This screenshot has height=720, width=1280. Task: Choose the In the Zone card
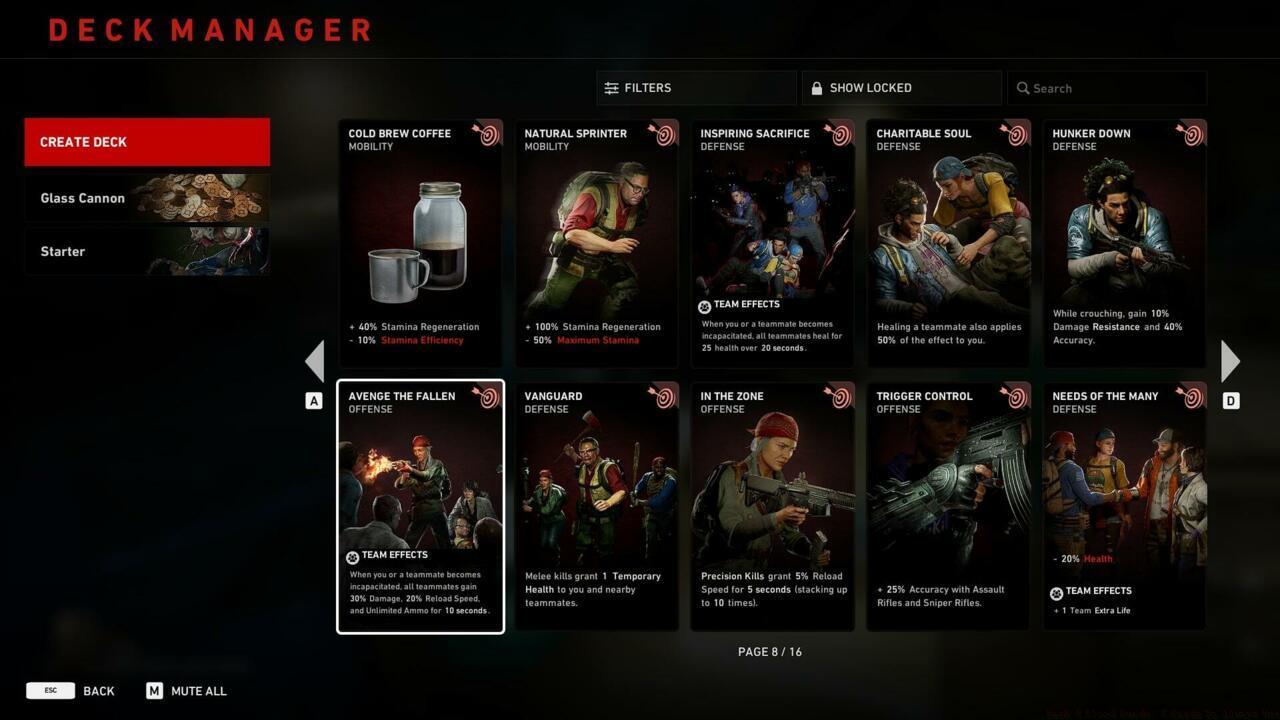pyautogui.click(x=772, y=507)
